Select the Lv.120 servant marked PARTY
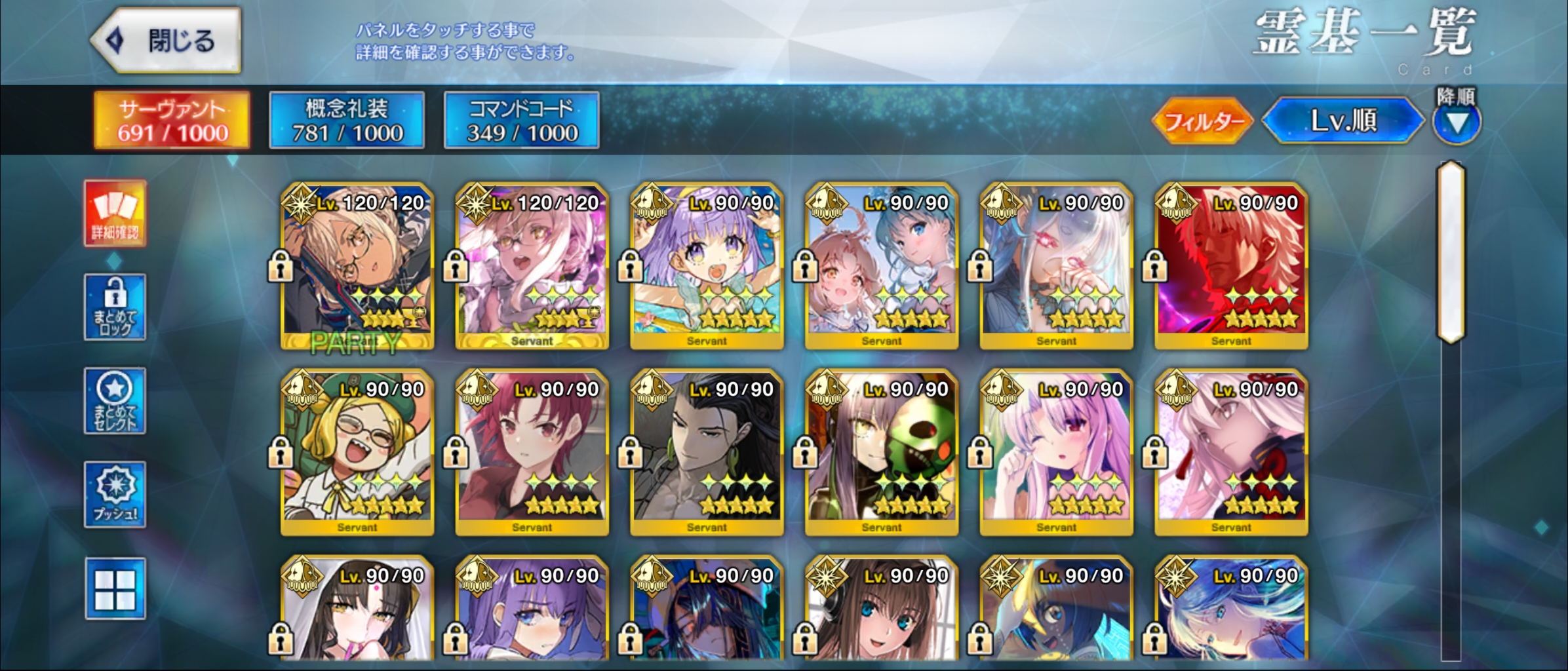 point(357,265)
